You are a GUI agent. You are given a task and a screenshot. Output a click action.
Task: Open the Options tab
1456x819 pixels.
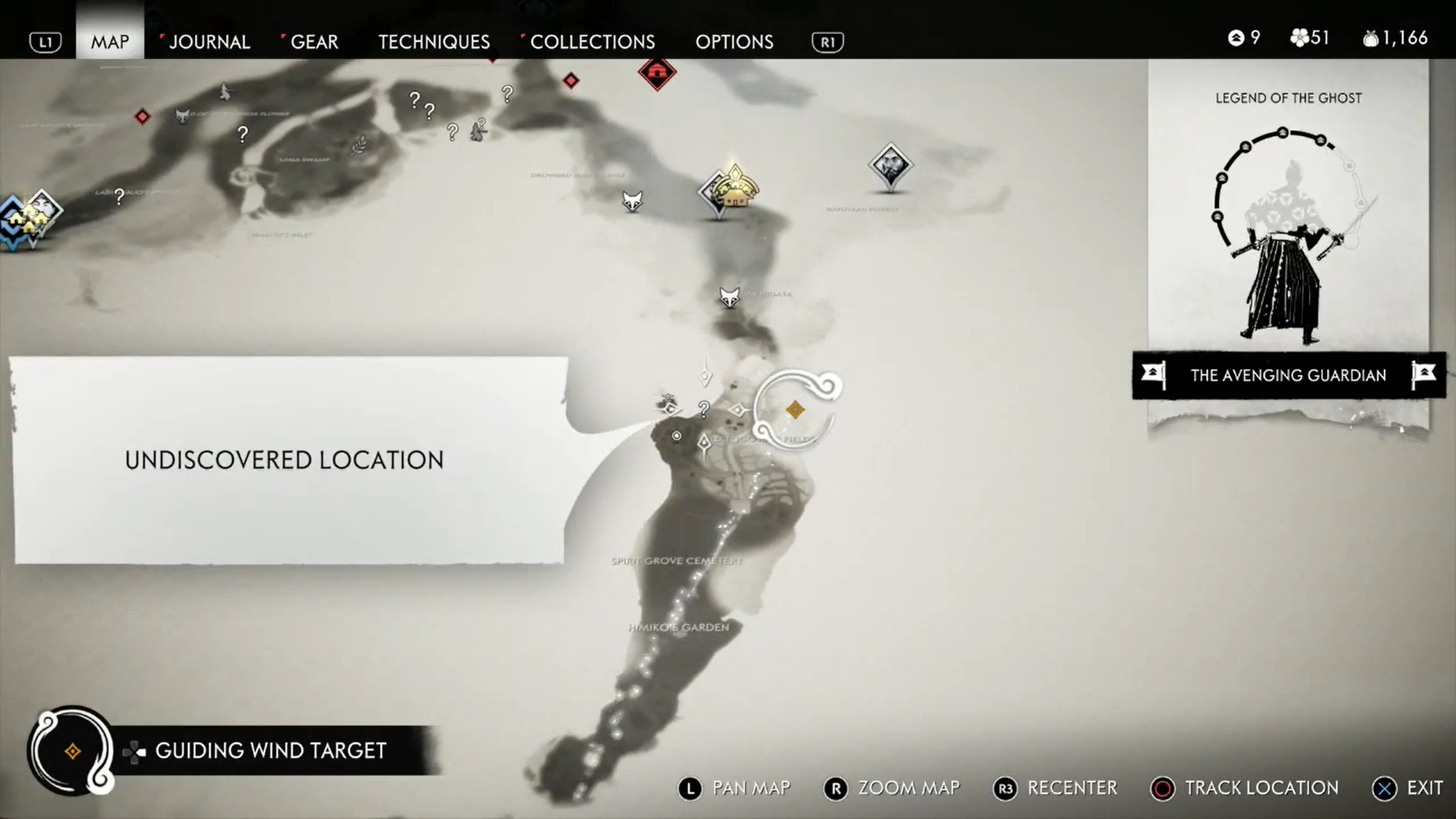point(734,42)
